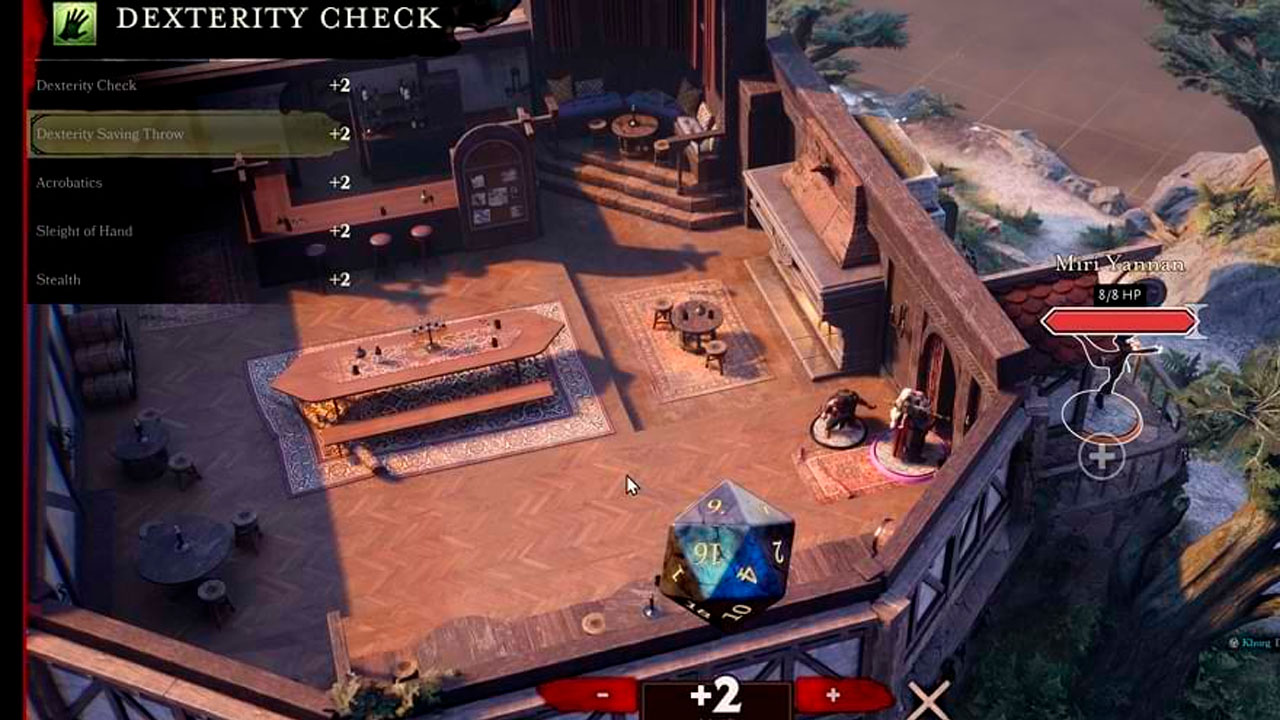This screenshot has width=1280, height=720.
Task: Close the dice roll panel with the X
Action: tap(929, 699)
